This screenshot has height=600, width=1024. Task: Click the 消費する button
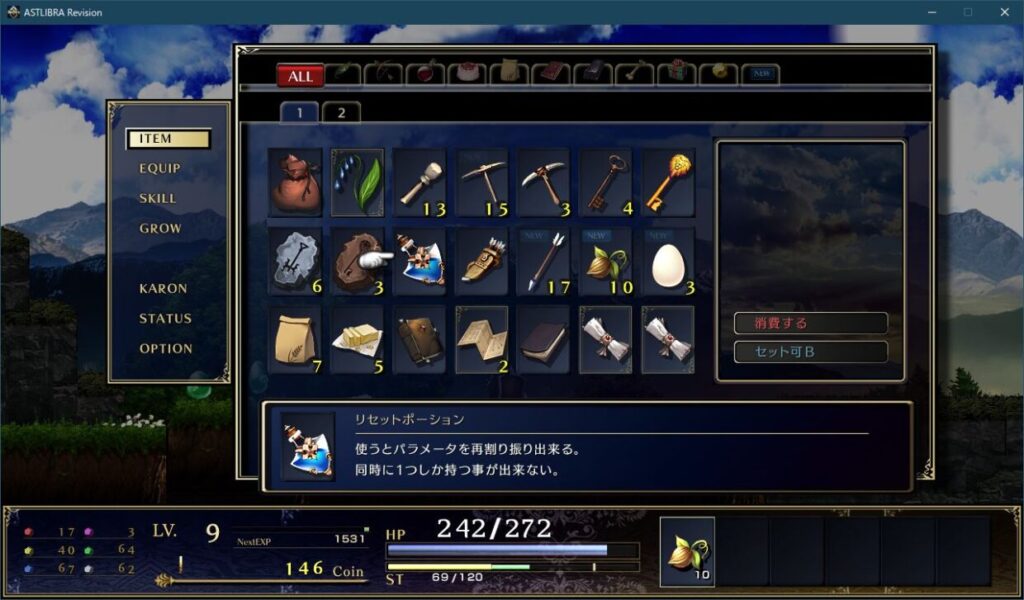810,324
